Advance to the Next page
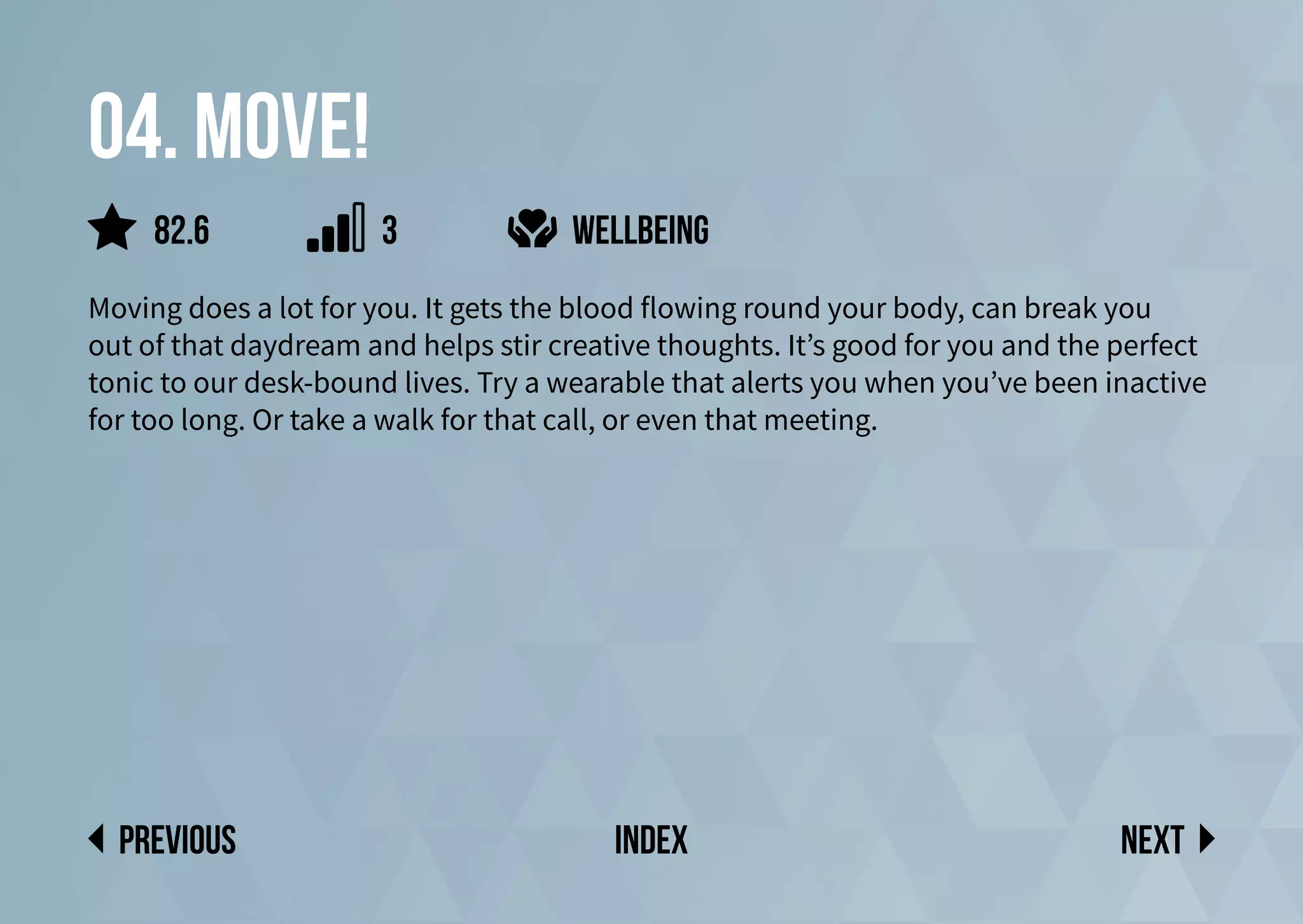Viewport: 1303px width, 924px height. point(1167,839)
